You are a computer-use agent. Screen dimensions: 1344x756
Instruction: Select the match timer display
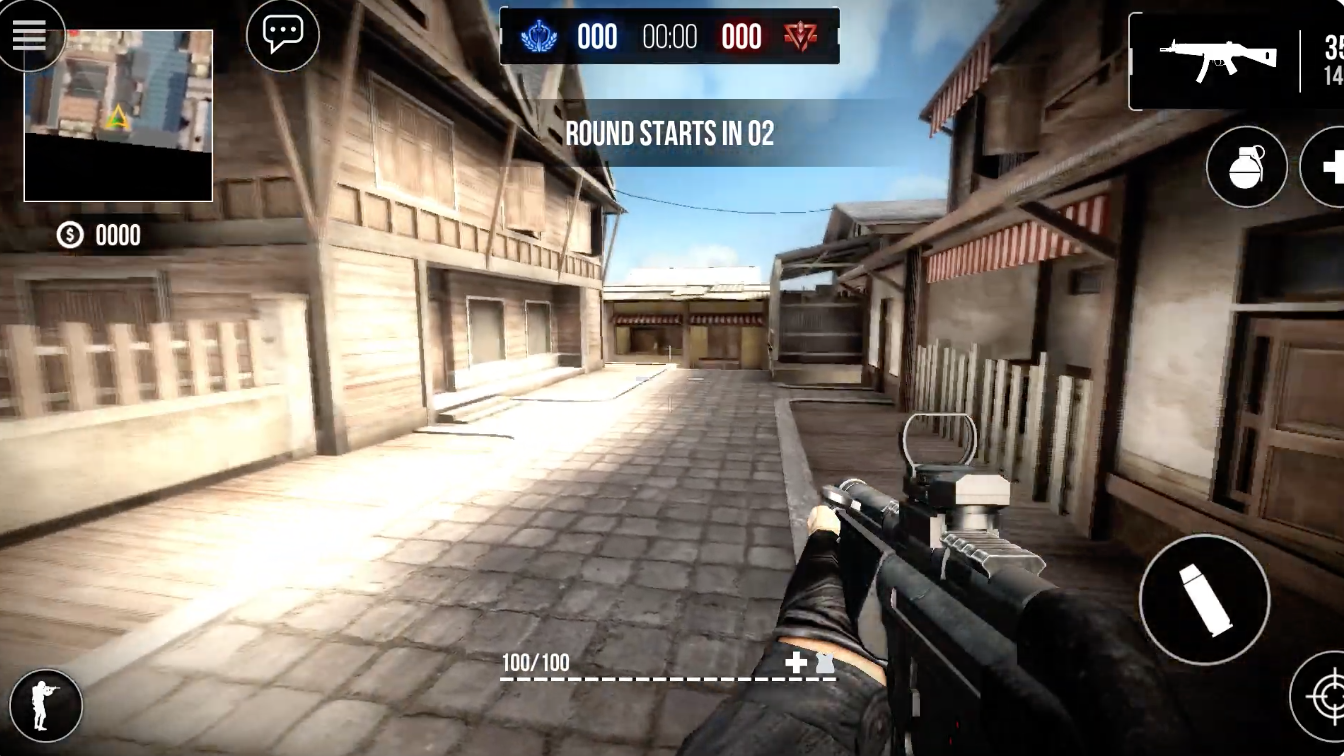668,36
